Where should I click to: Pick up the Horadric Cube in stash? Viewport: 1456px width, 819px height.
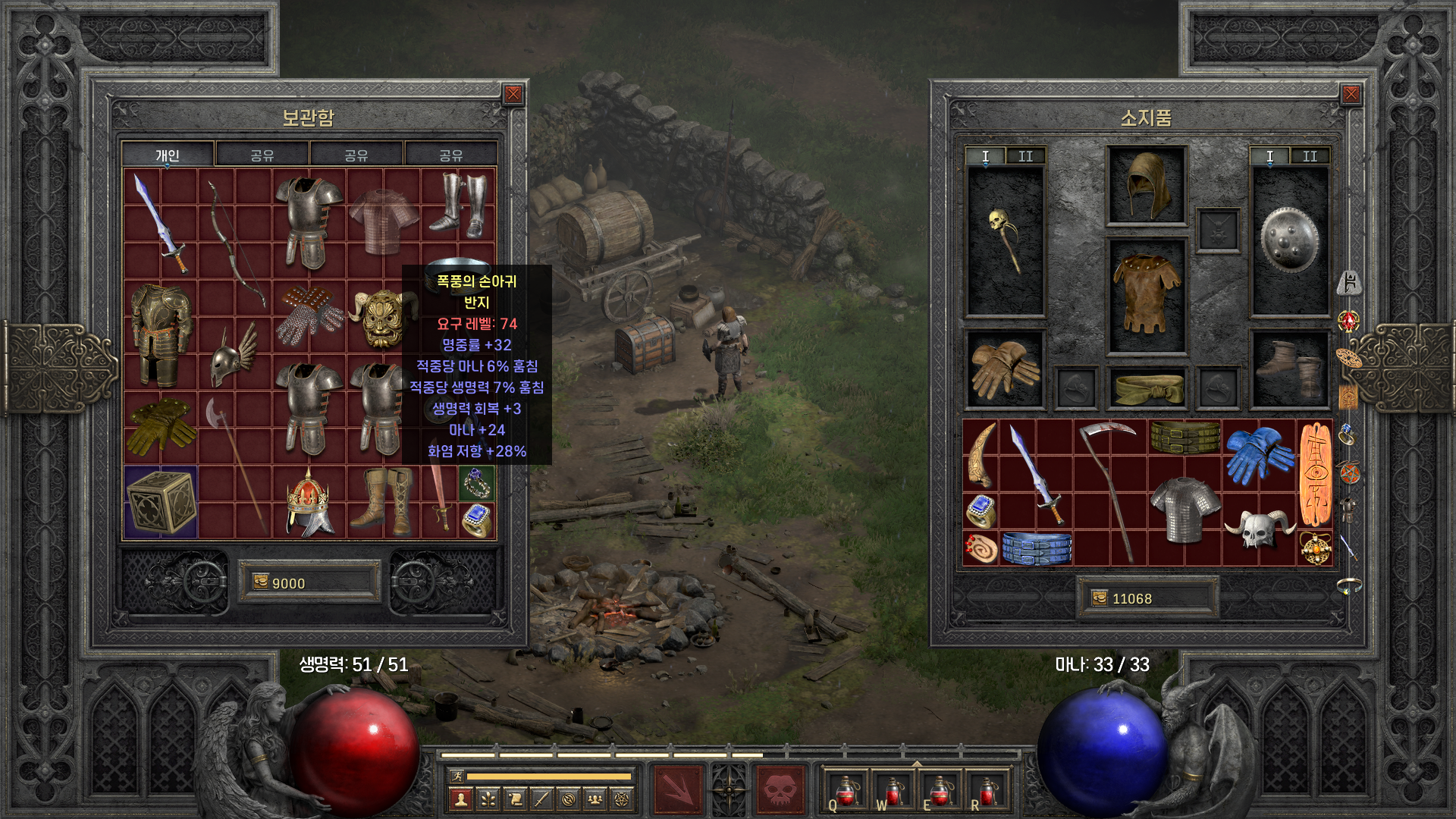click(161, 502)
